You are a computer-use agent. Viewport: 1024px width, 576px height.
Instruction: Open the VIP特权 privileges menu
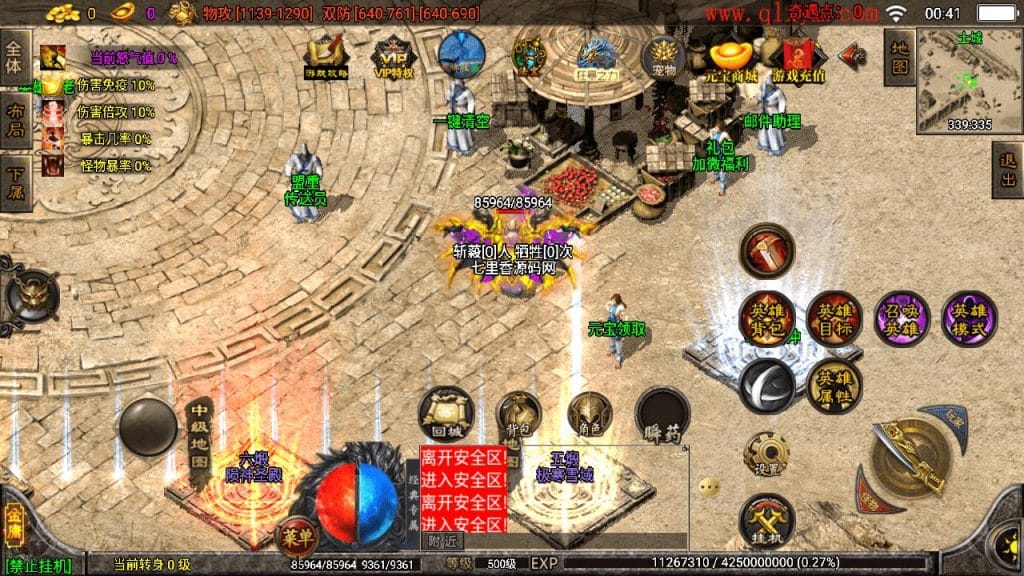click(x=393, y=56)
